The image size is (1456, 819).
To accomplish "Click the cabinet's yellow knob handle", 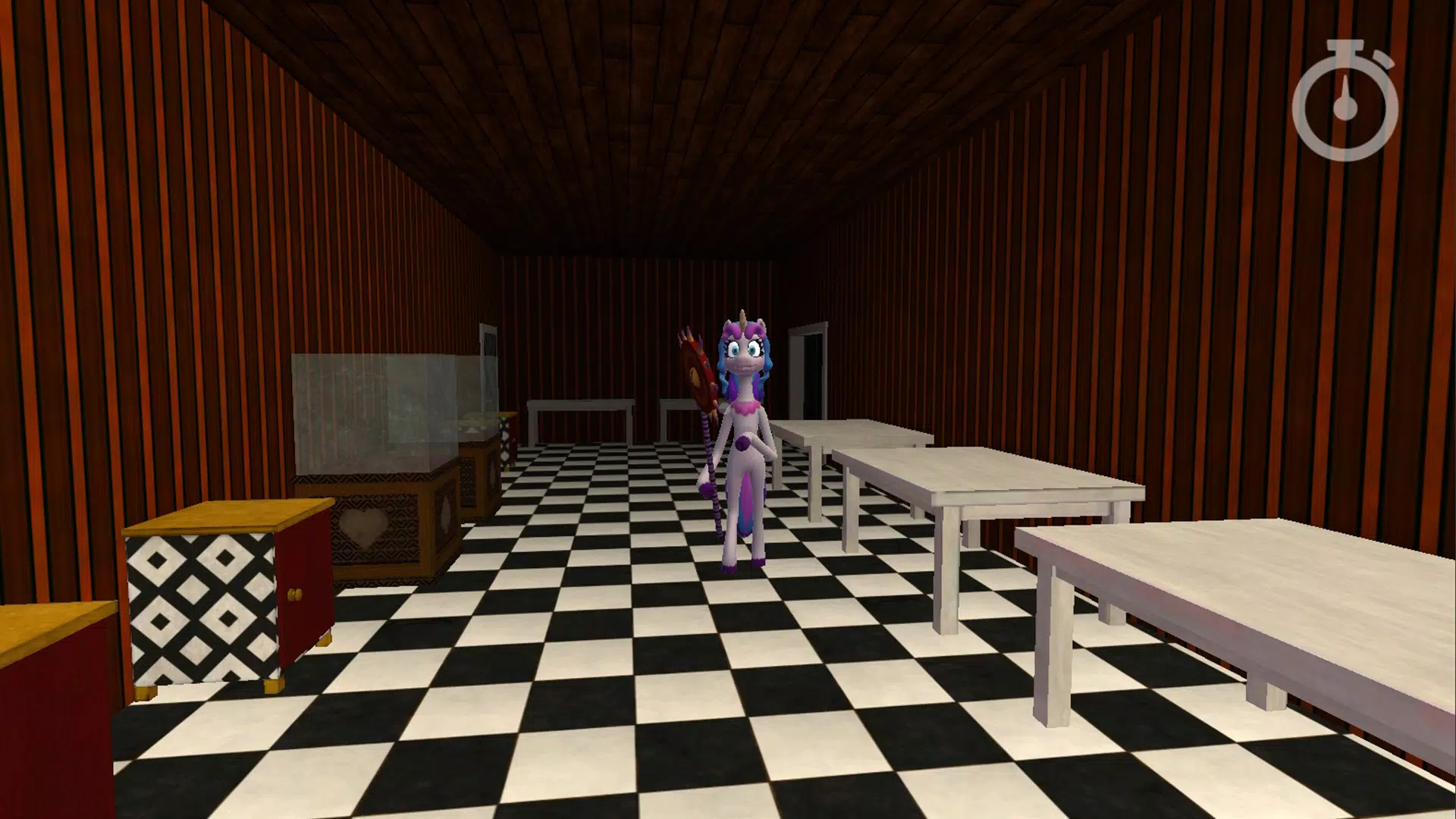I will tap(294, 593).
